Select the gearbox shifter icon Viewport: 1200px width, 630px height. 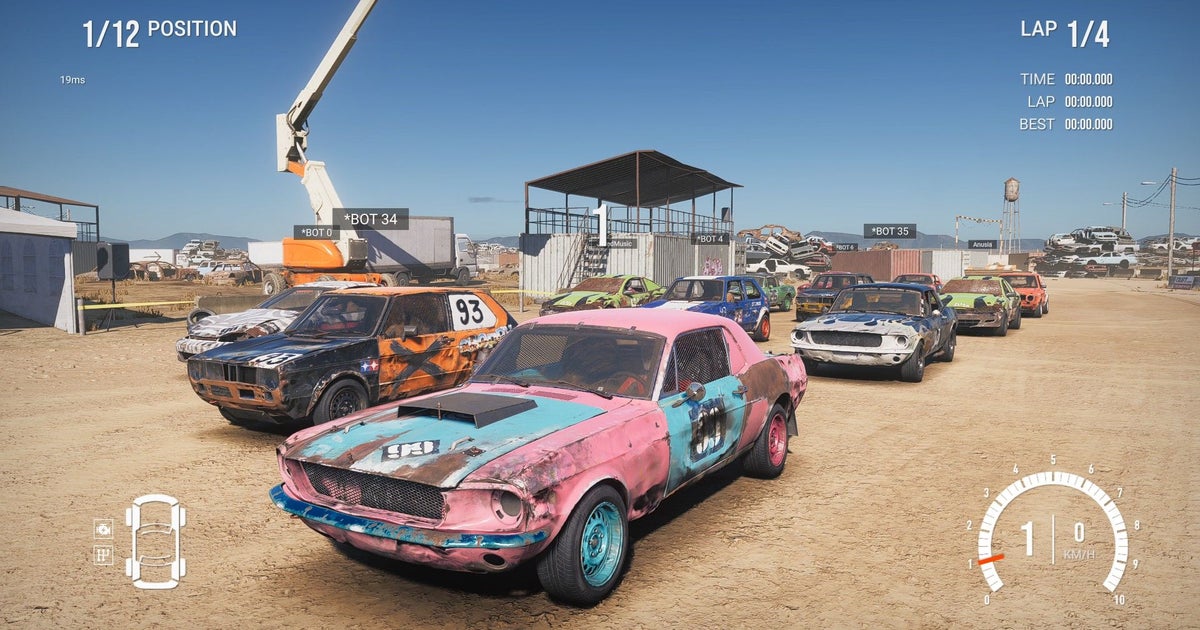pyautogui.click(x=103, y=554)
